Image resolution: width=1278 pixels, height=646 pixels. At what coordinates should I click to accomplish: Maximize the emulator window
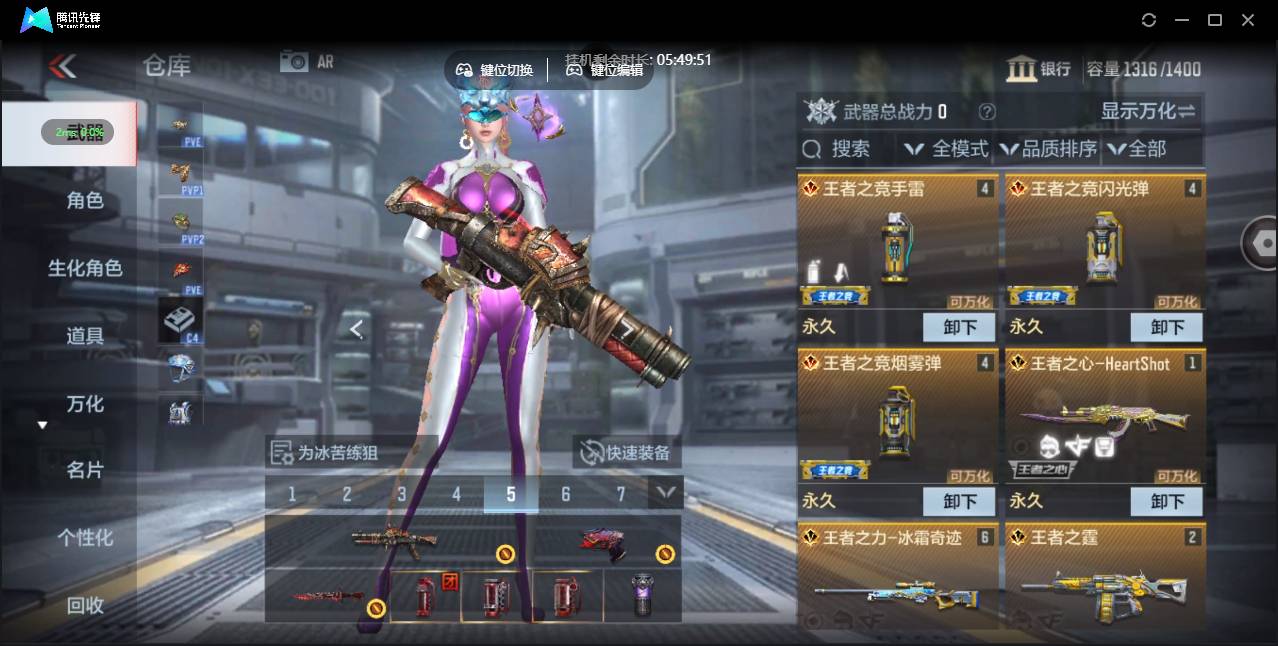[x=1215, y=20]
